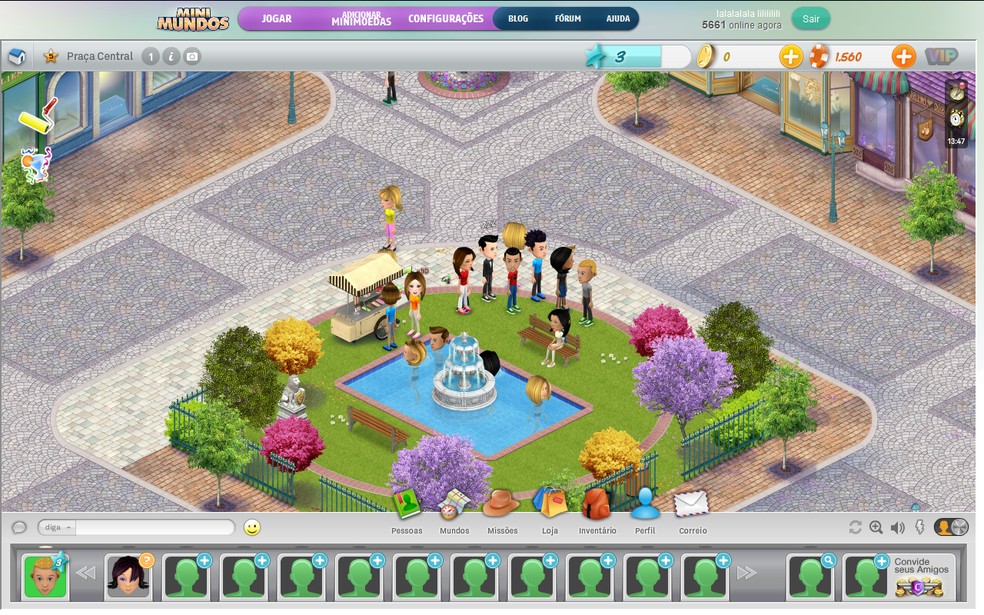
Task: Open the VIP badge
Action: click(x=940, y=57)
